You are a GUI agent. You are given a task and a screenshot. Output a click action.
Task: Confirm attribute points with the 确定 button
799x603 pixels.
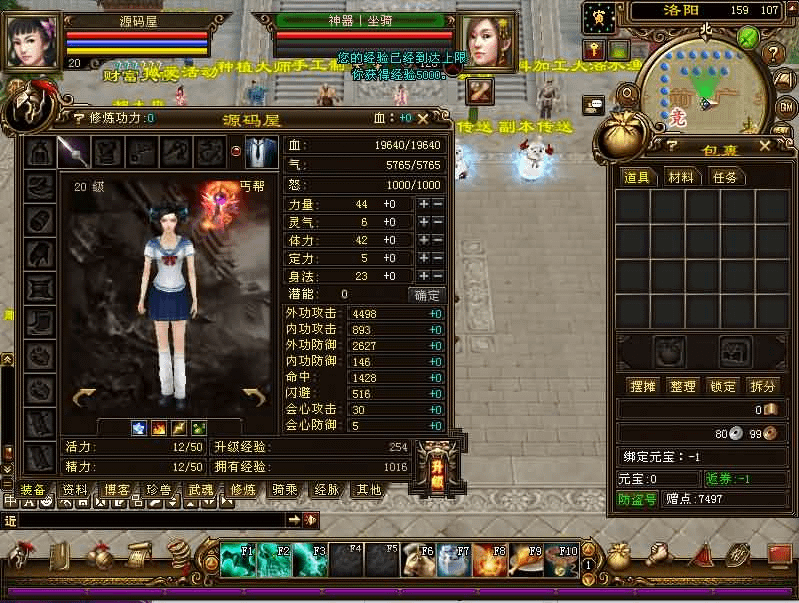pos(427,295)
